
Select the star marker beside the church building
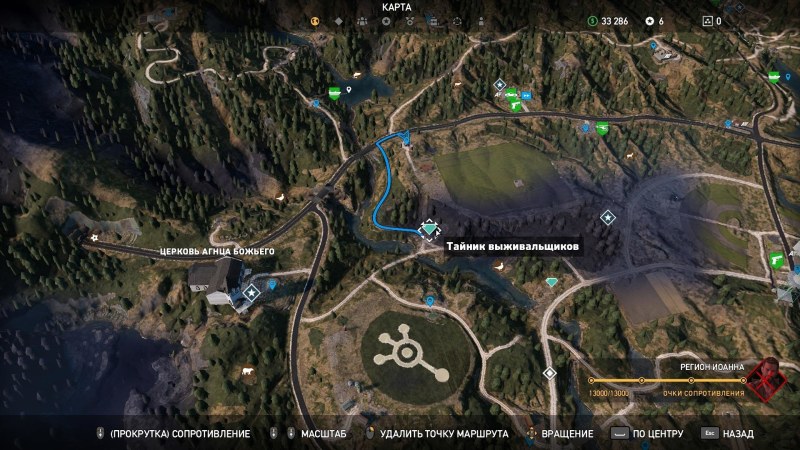(251, 292)
